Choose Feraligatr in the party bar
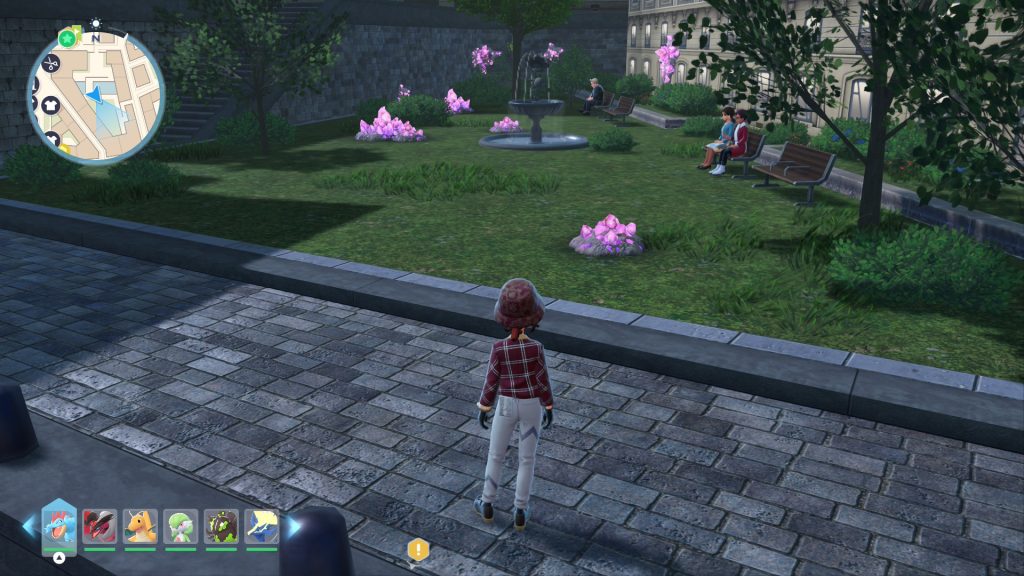Viewport: 1024px width, 576px height. (59, 526)
